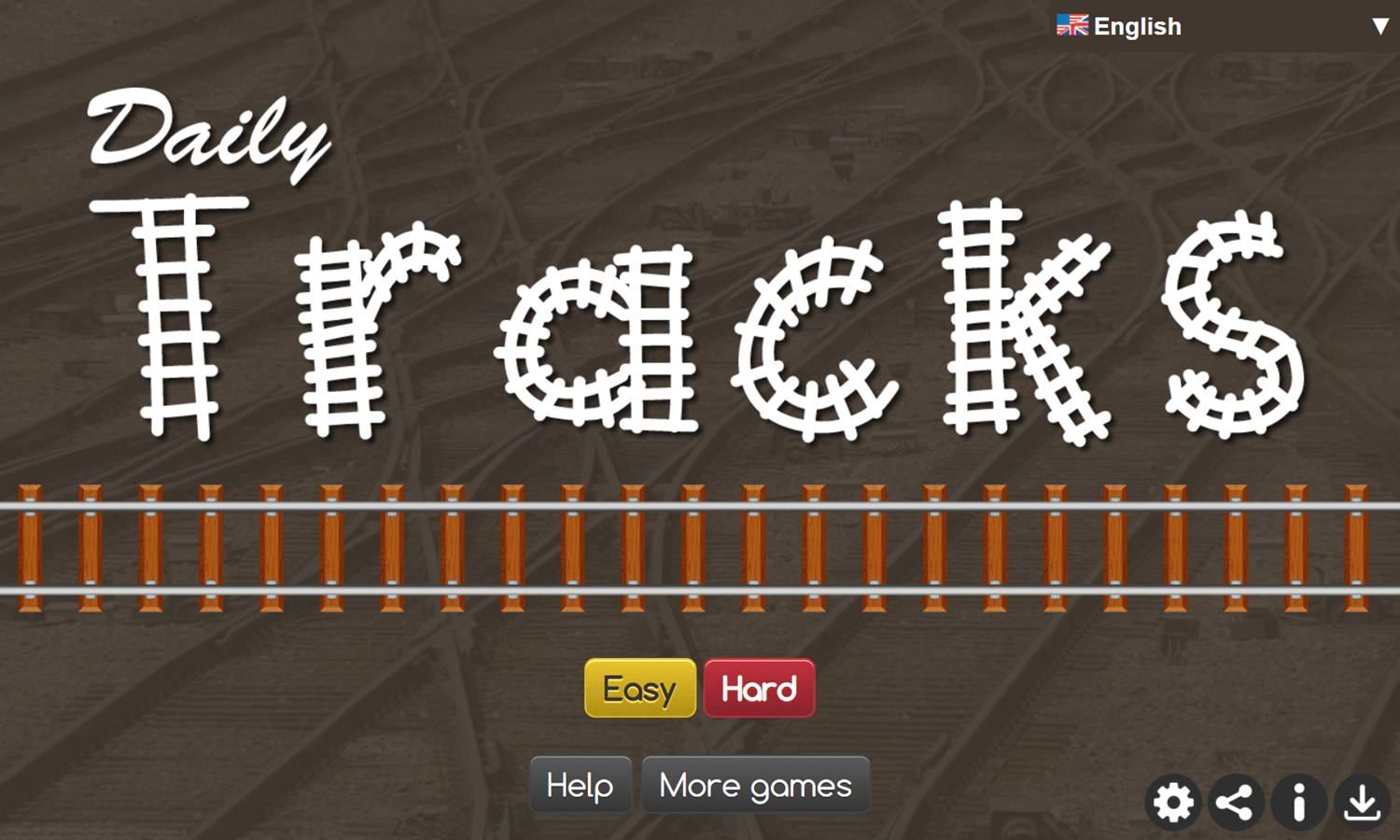Image resolution: width=1400 pixels, height=840 pixels.
Task: Click the track-shaped letter S in Tracks
Action: [x=1232, y=327]
